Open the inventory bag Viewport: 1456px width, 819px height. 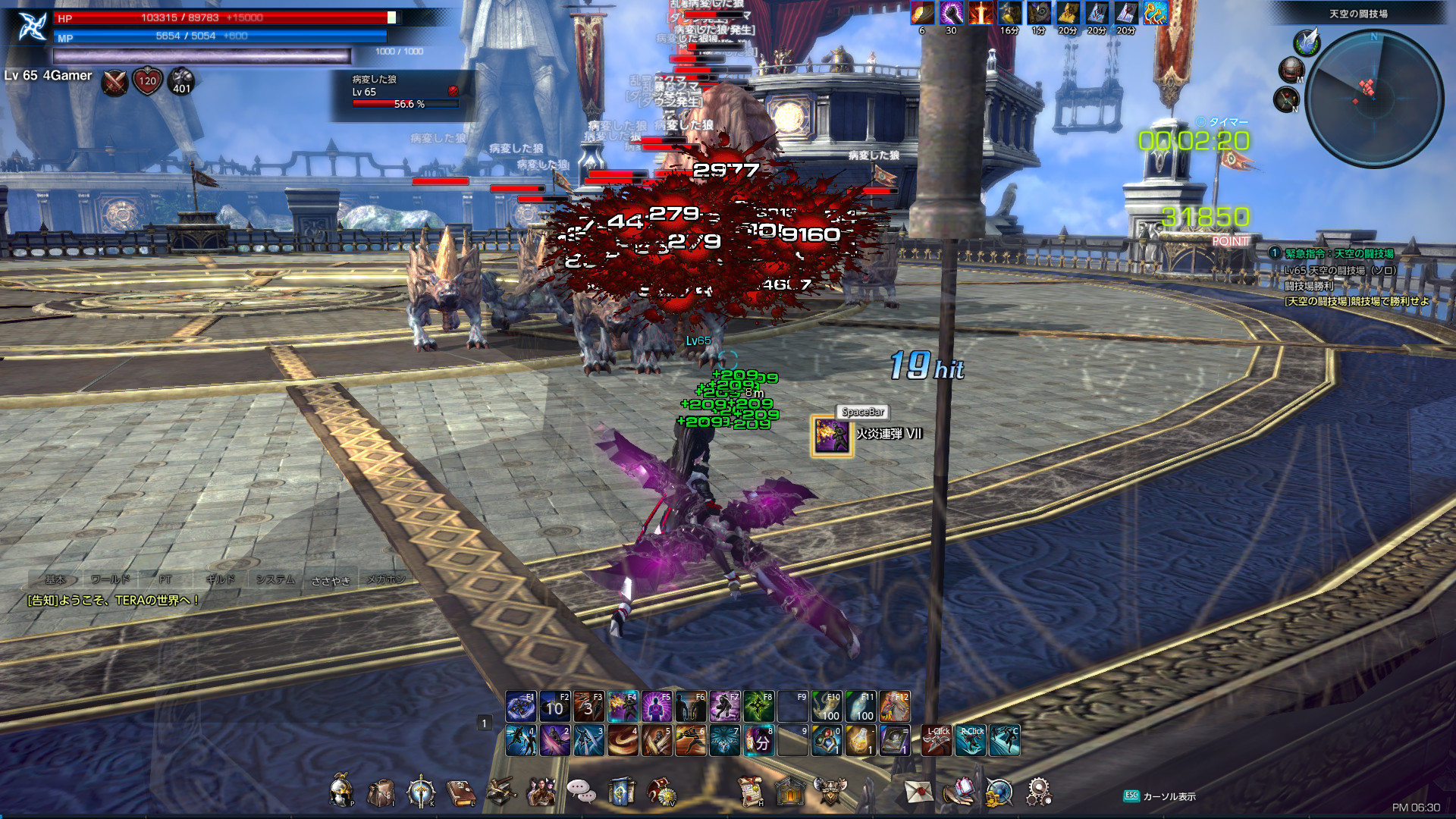(381, 793)
